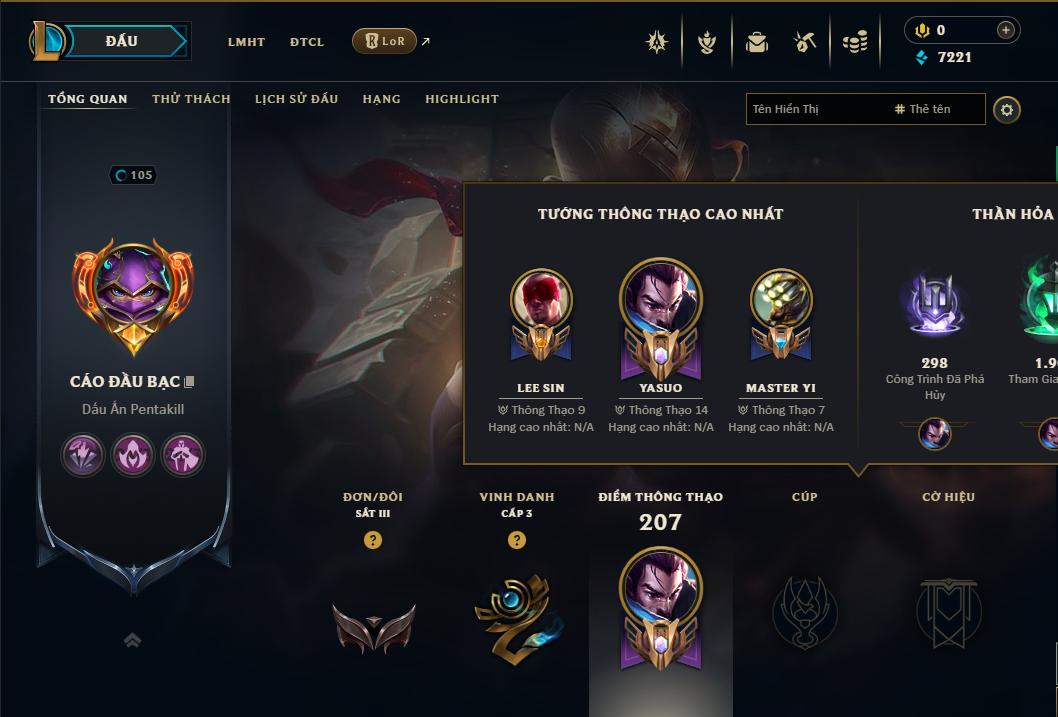Open the CÚP trophy emblem

click(804, 610)
